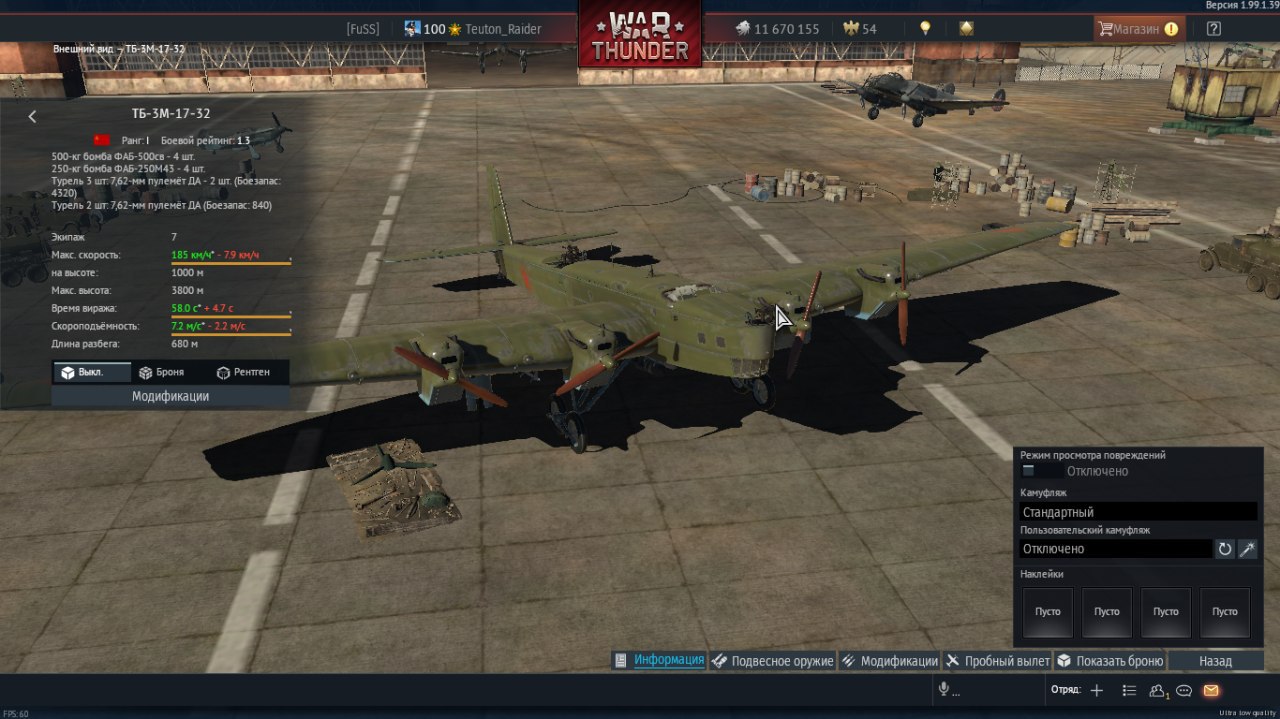Click Показать броню button

(x=1111, y=661)
